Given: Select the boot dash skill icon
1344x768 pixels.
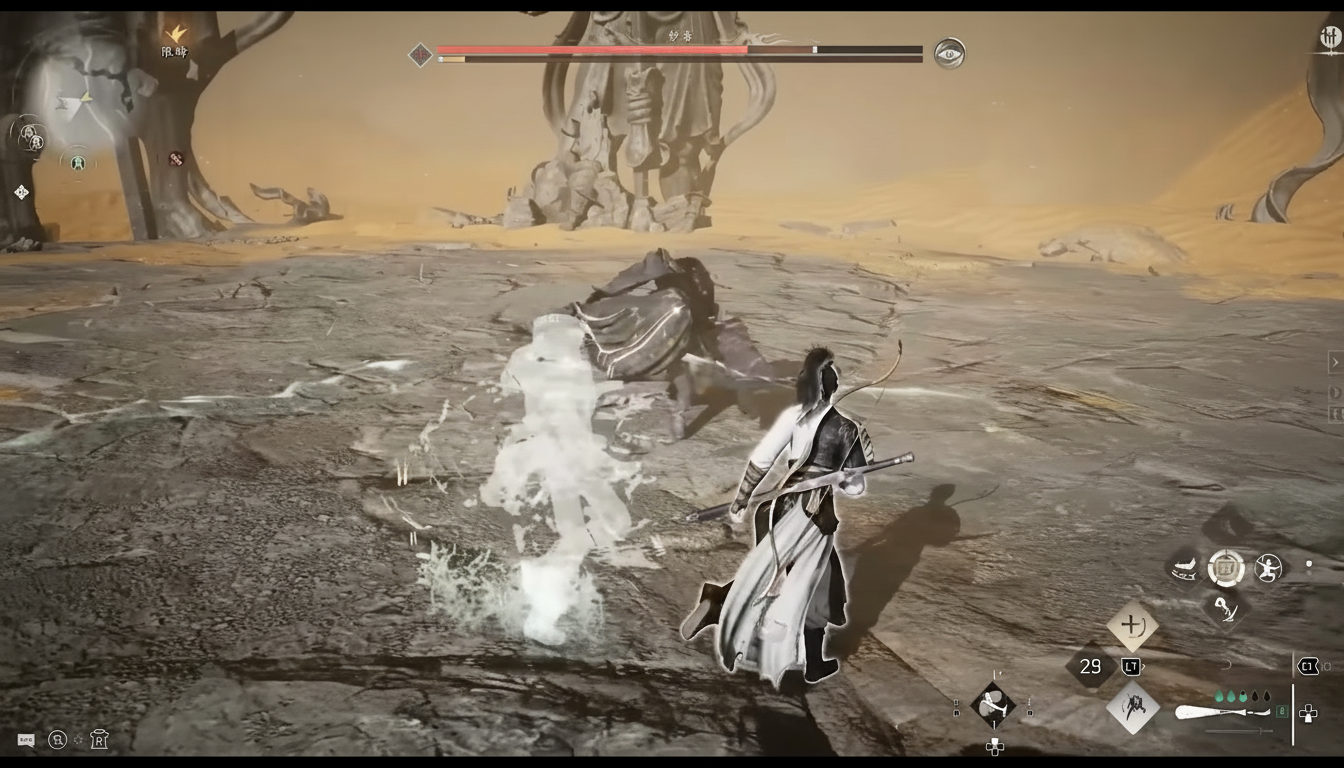Looking at the screenshot, I should click(x=1185, y=568).
